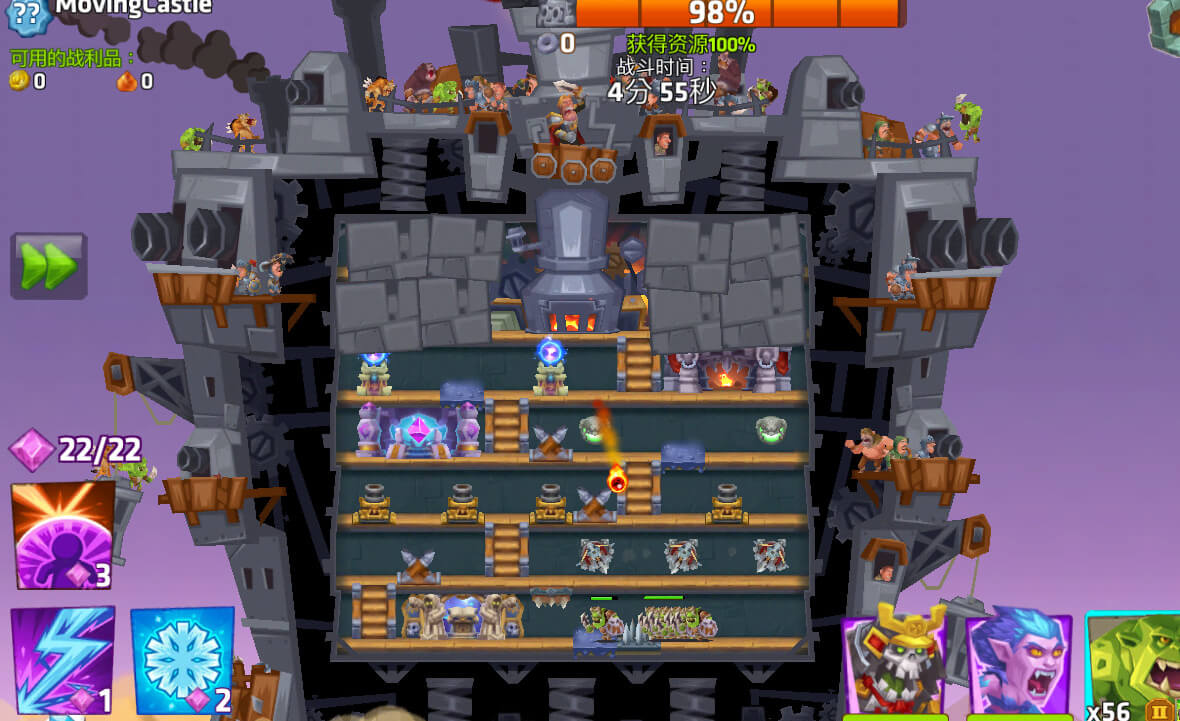Toggle the green fast-forward button
This screenshot has height=721, width=1180.
pos(48,266)
